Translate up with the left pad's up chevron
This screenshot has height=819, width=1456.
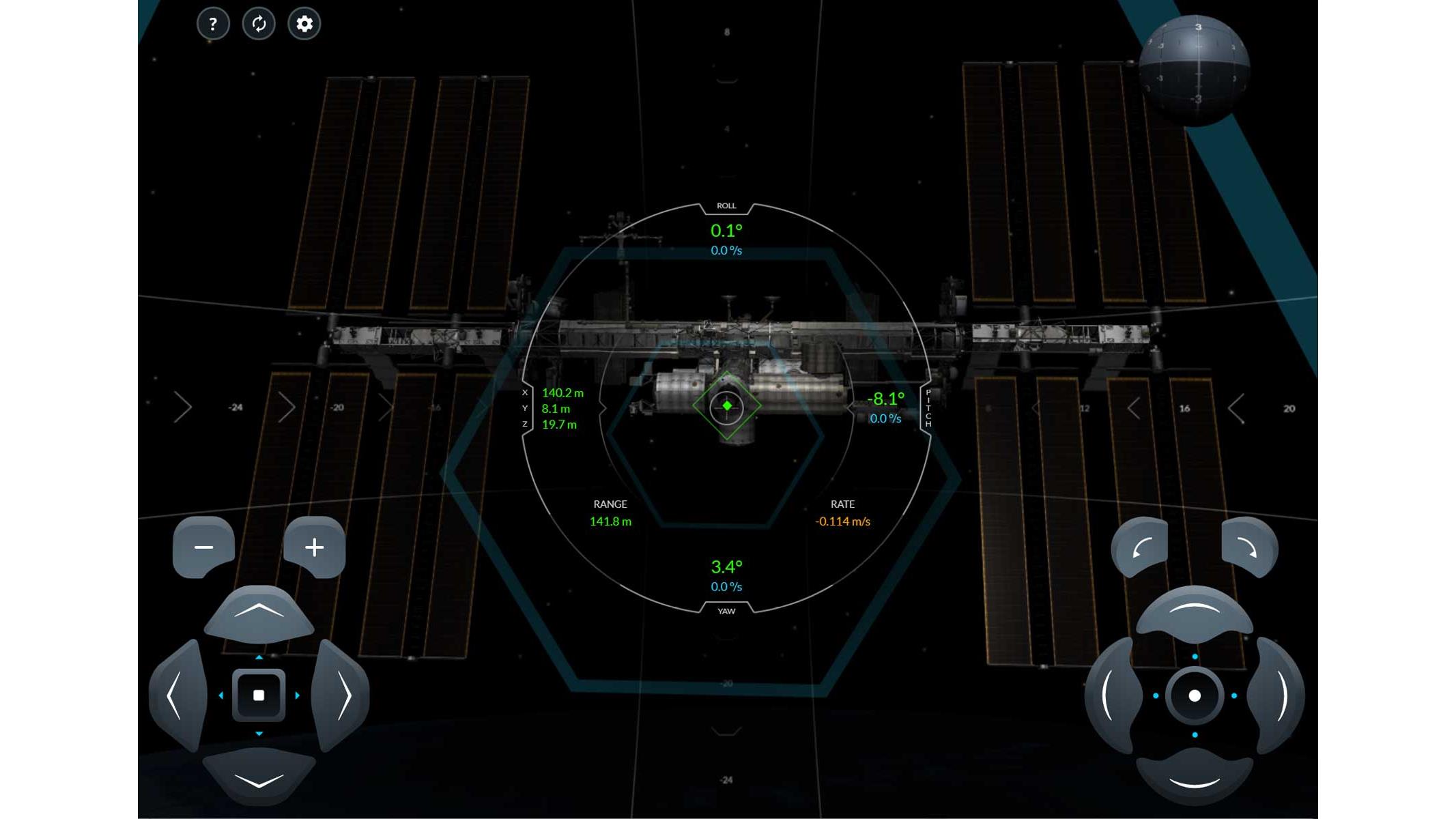coord(259,612)
